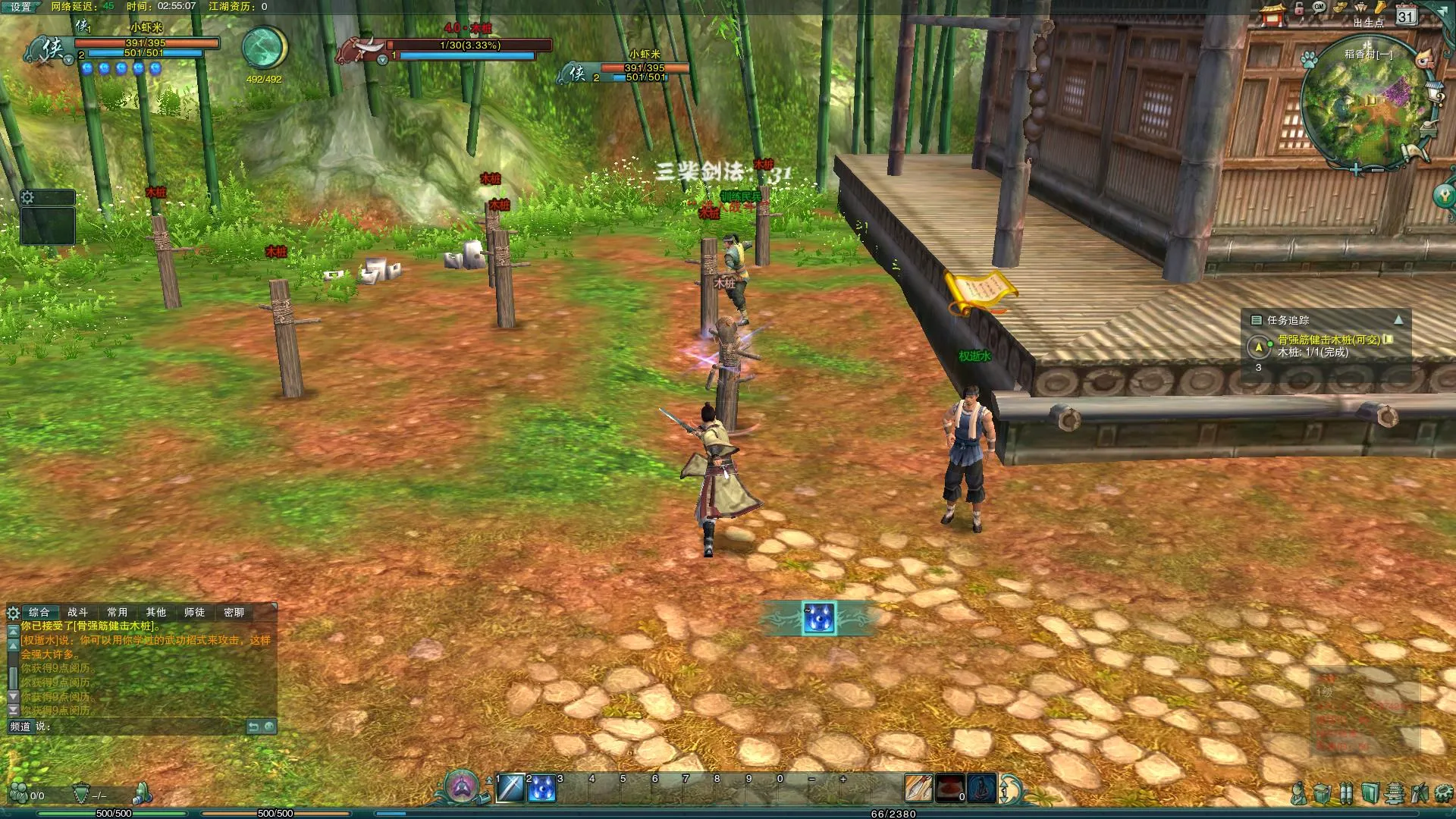Open the character figure icon in bottom menu
This screenshot has height=819, width=1456.
(x=1299, y=794)
